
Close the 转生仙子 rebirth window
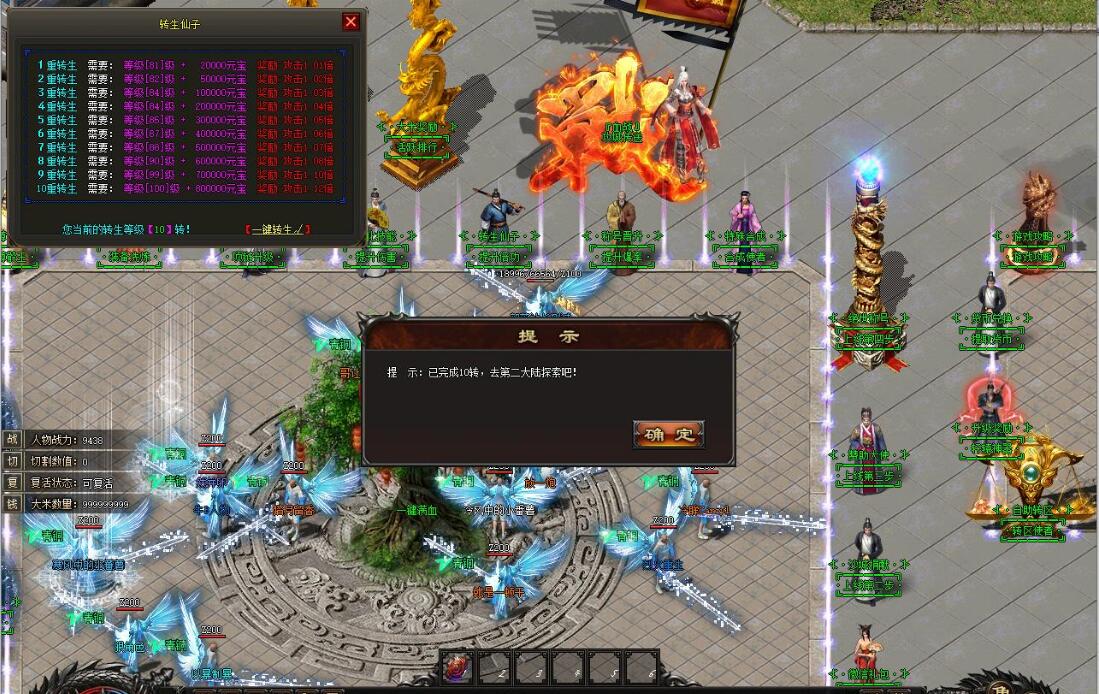click(350, 22)
